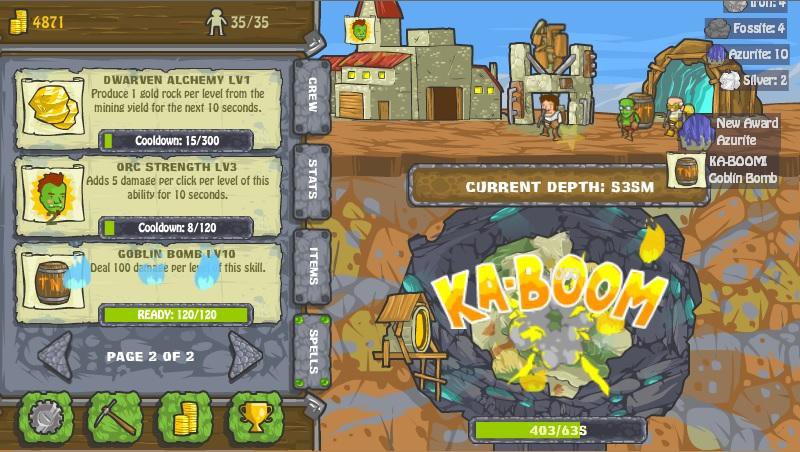Switch to the Crew tab
This screenshot has width=800, height=452.
[310, 98]
